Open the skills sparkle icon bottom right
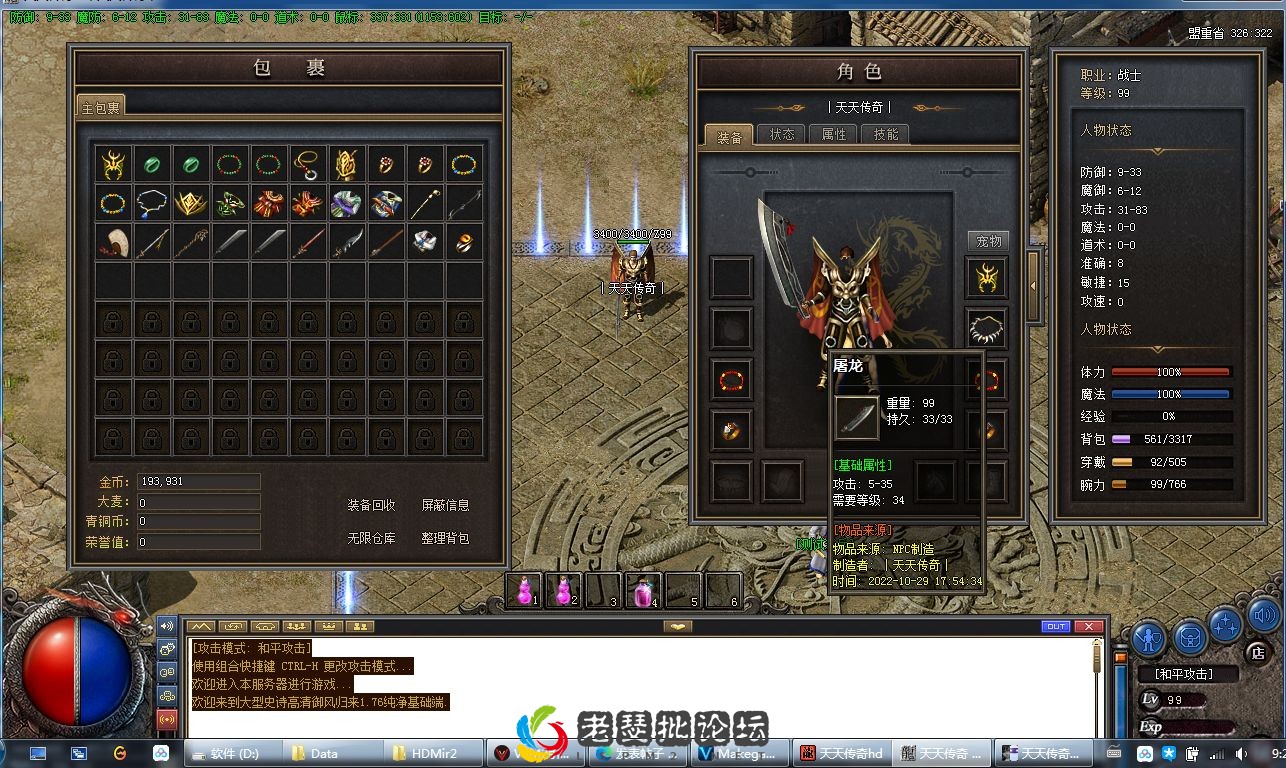The image size is (1286, 768). click(1224, 626)
